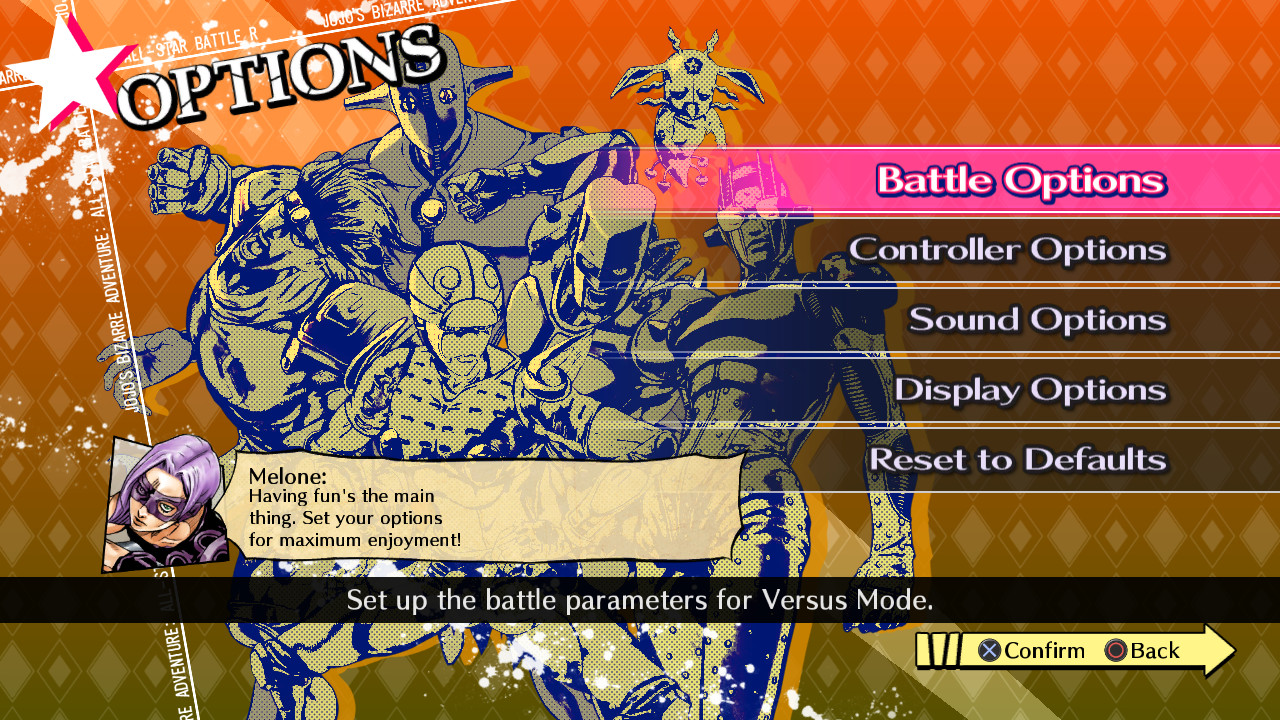Click the Versus Mode description bar

pyautogui.click(x=640, y=601)
